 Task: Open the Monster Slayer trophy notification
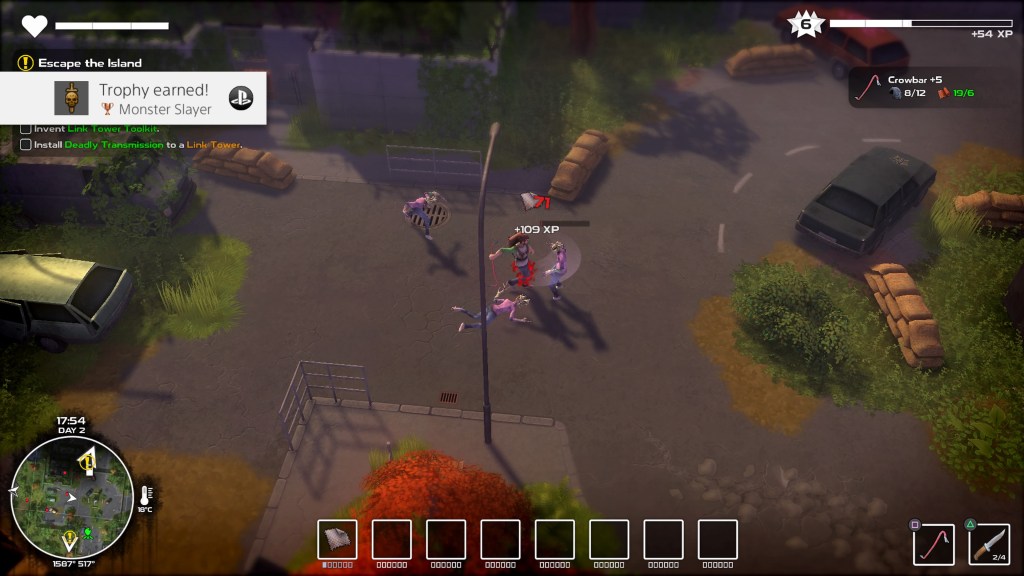[x=133, y=98]
